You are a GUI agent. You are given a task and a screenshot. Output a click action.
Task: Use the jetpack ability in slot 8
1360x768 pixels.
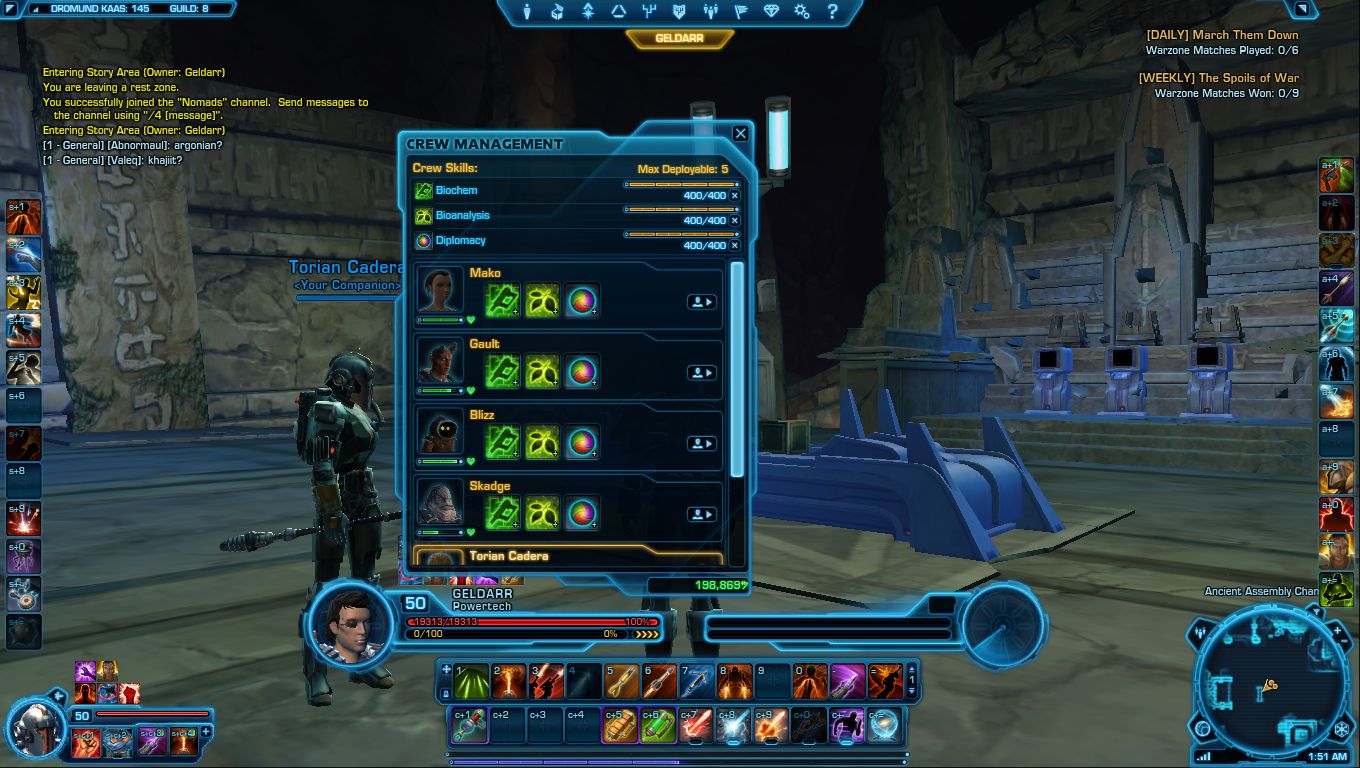click(736, 681)
